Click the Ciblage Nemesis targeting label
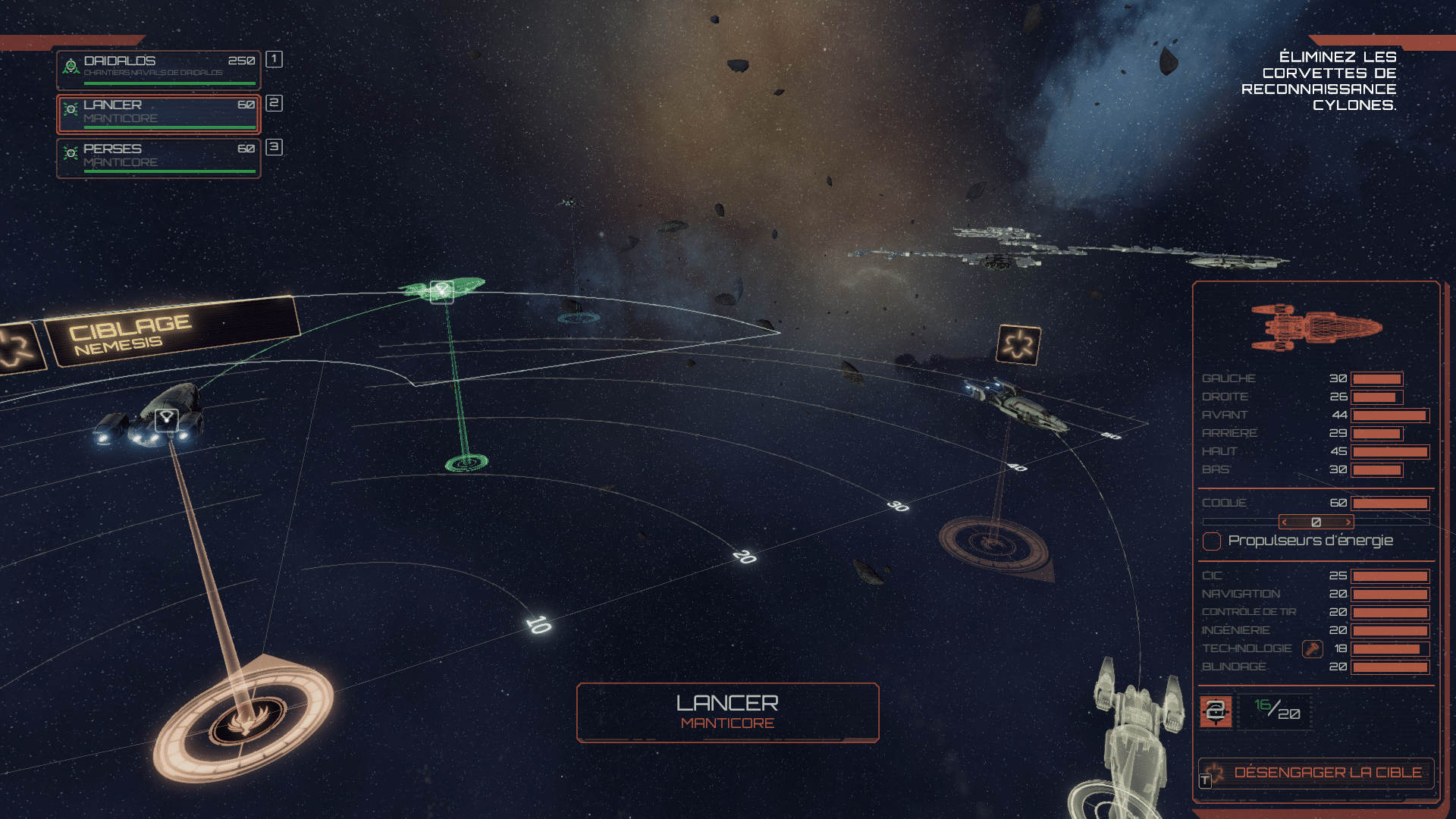This screenshot has height=819, width=1456. tap(171, 332)
